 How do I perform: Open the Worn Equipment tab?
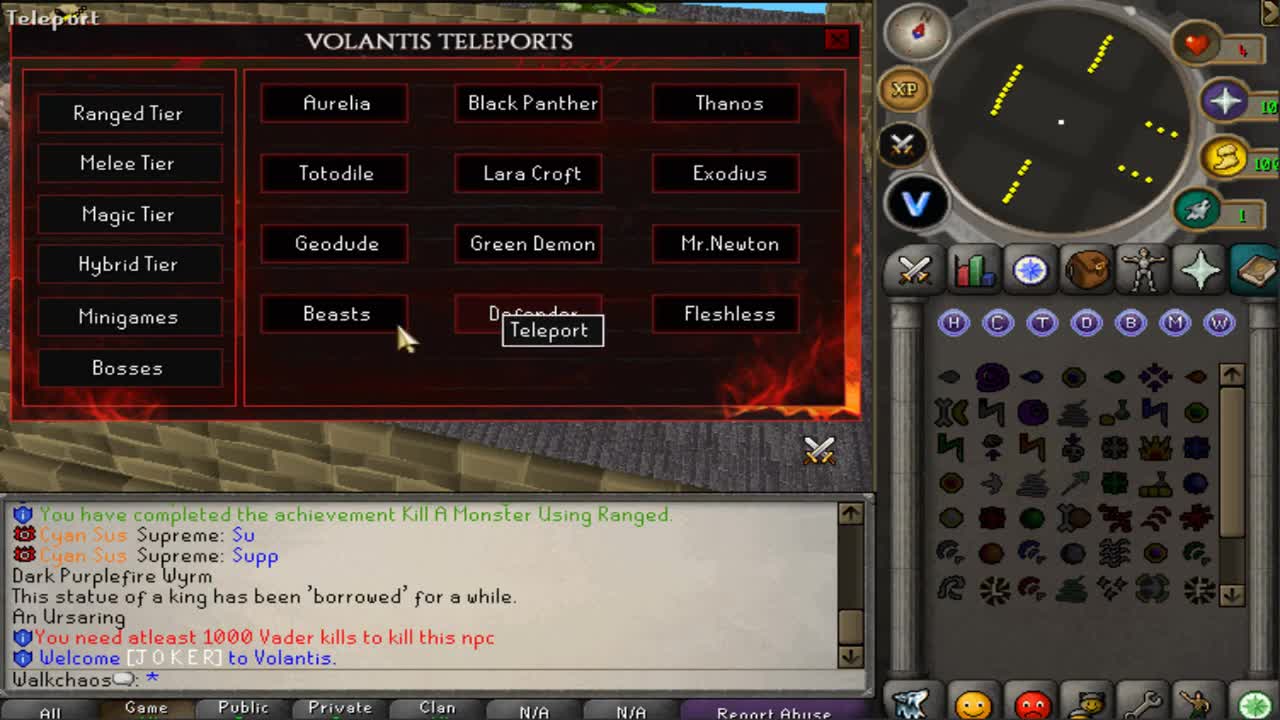pos(1143,270)
